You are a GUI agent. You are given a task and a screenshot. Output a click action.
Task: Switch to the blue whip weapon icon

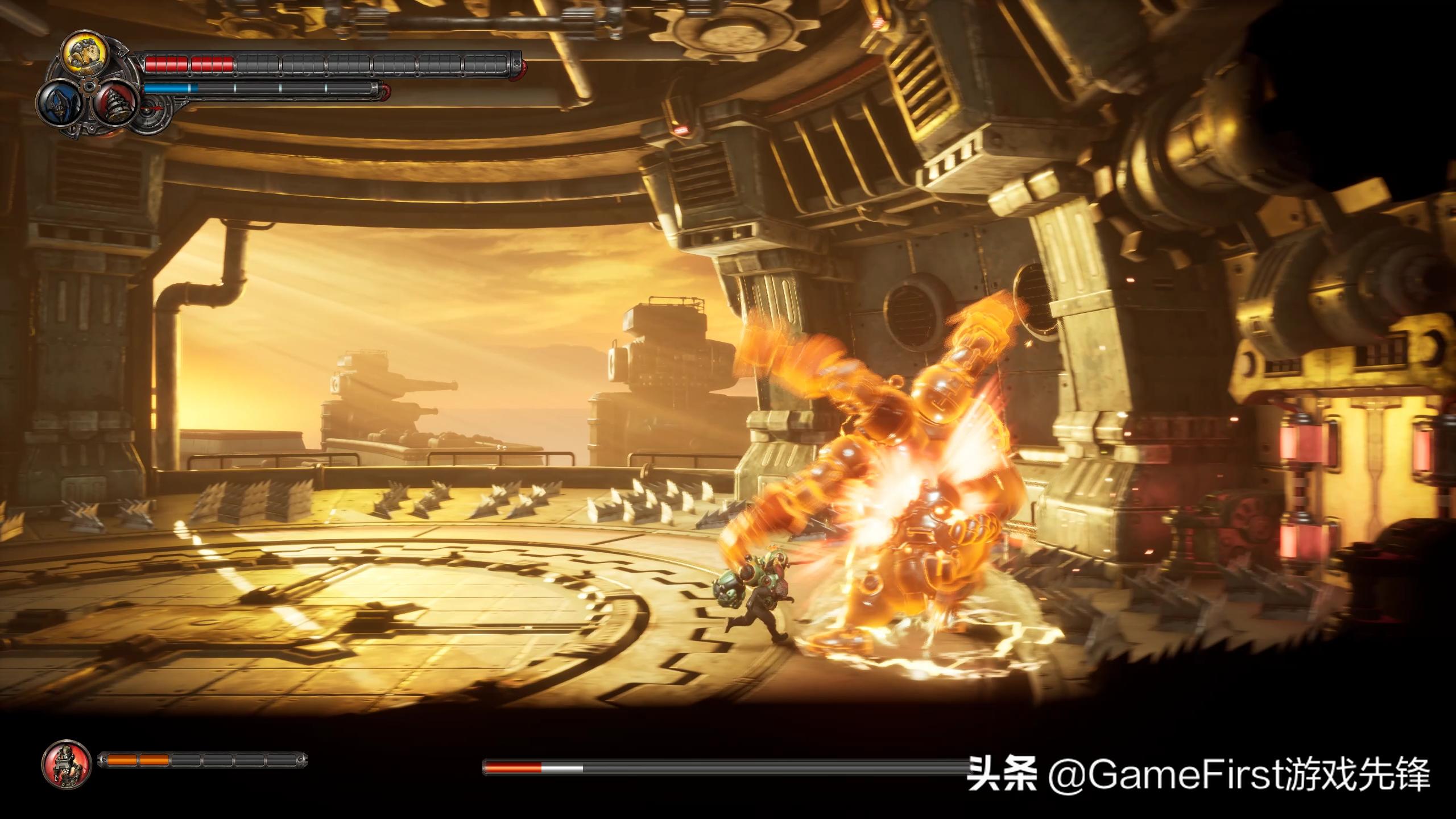click(58, 105)
